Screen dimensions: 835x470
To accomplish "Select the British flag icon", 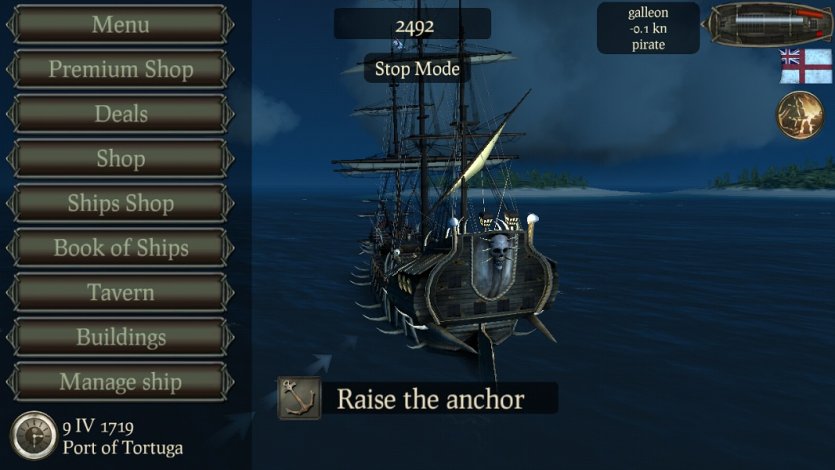I will tap(805, 66).
